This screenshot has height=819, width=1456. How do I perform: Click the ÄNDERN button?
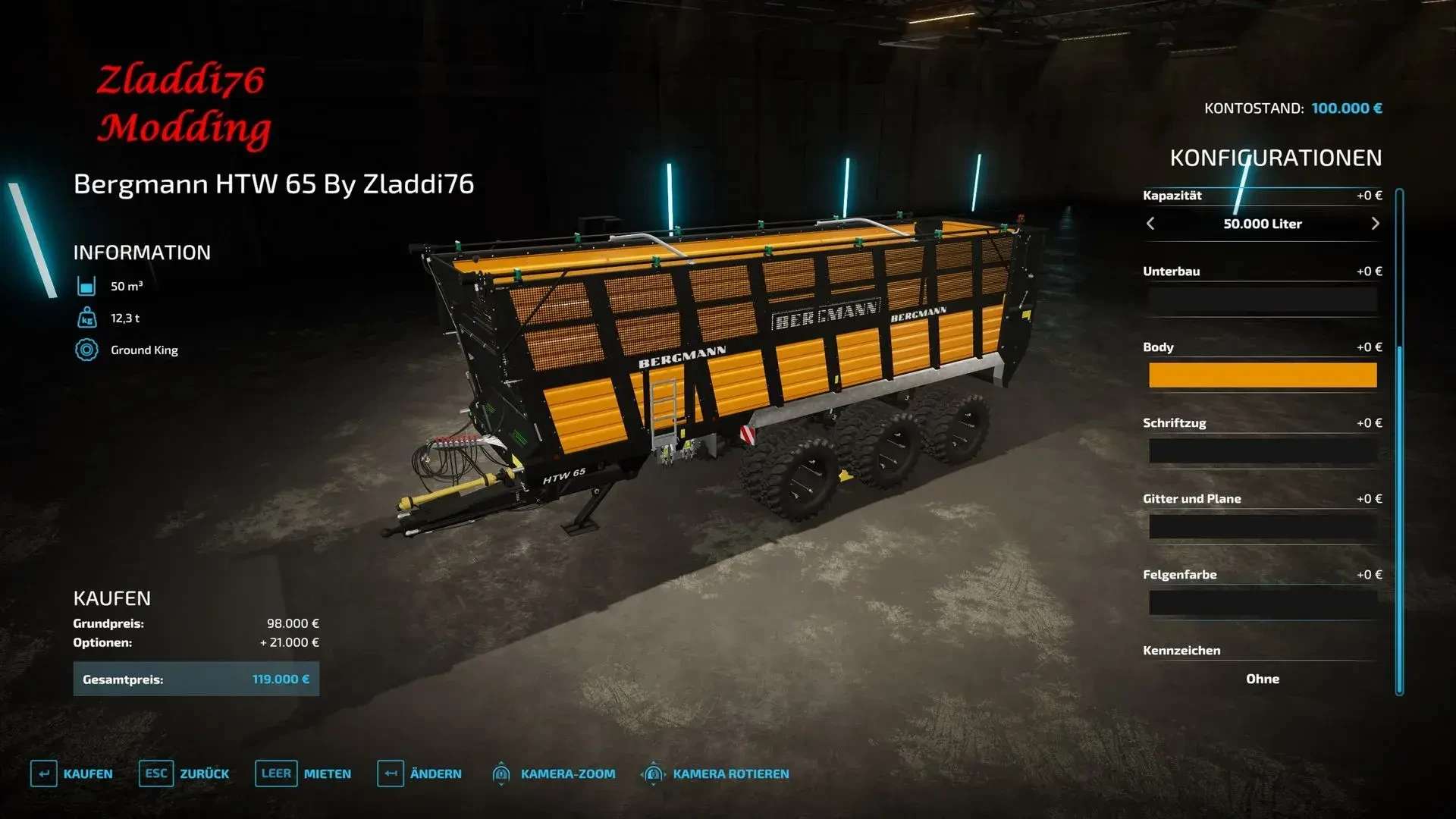[x=419, y=773]
